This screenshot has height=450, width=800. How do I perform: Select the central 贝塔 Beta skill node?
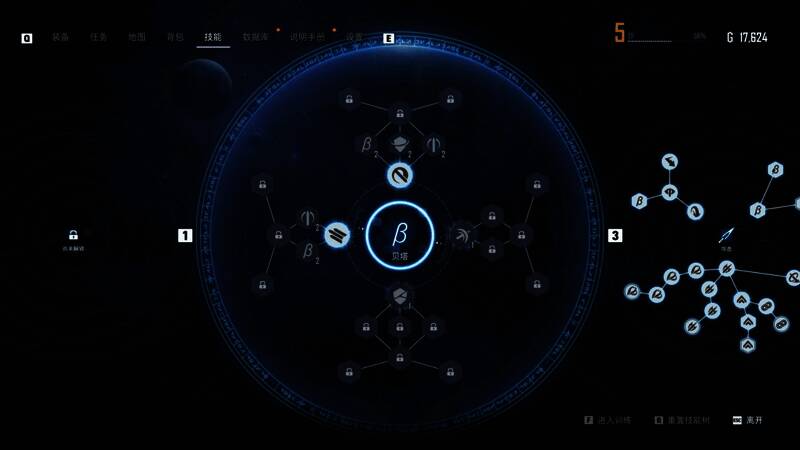[x=400, y=236]
